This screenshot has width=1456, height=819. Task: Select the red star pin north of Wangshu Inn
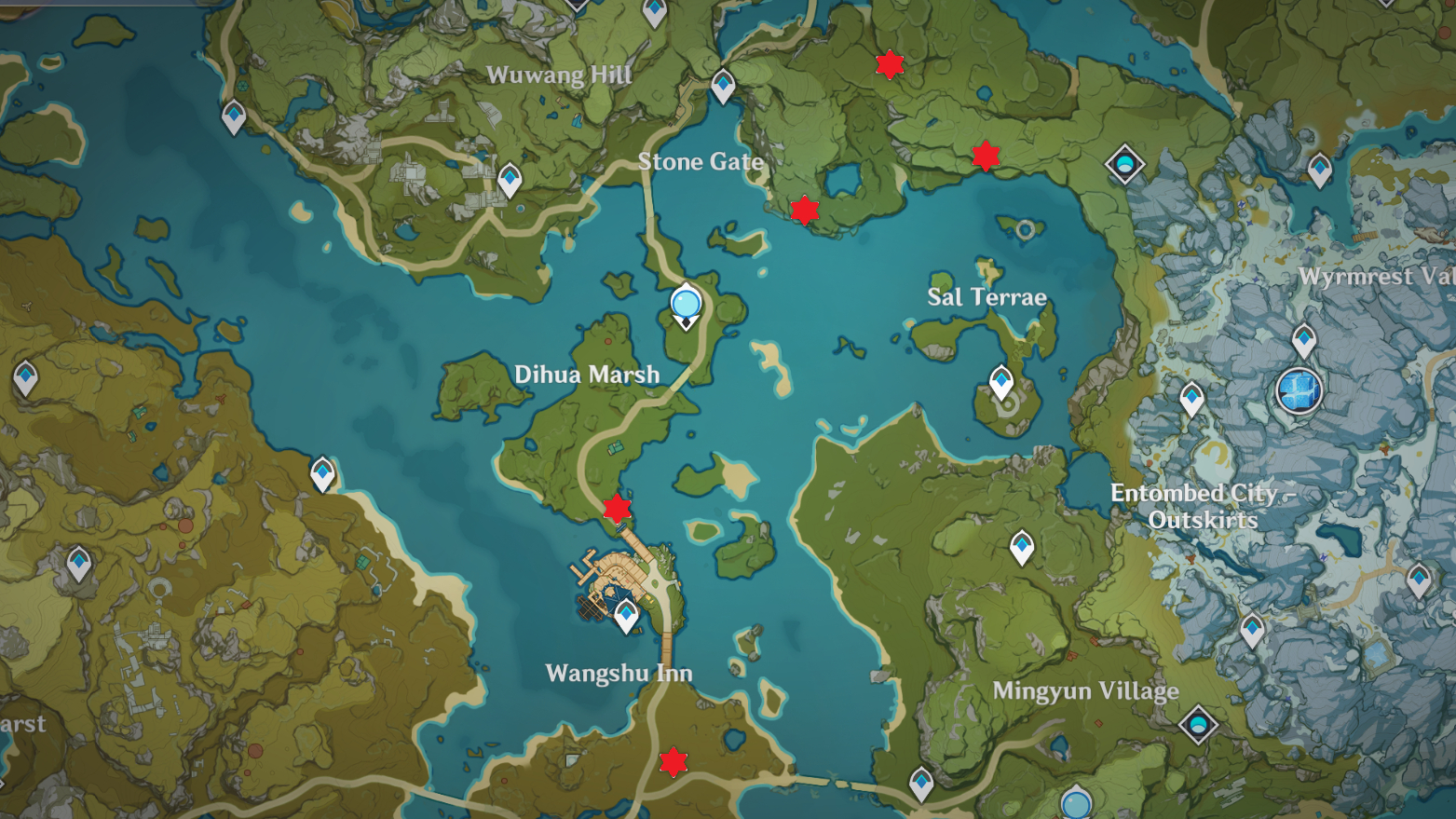point(617,508)
